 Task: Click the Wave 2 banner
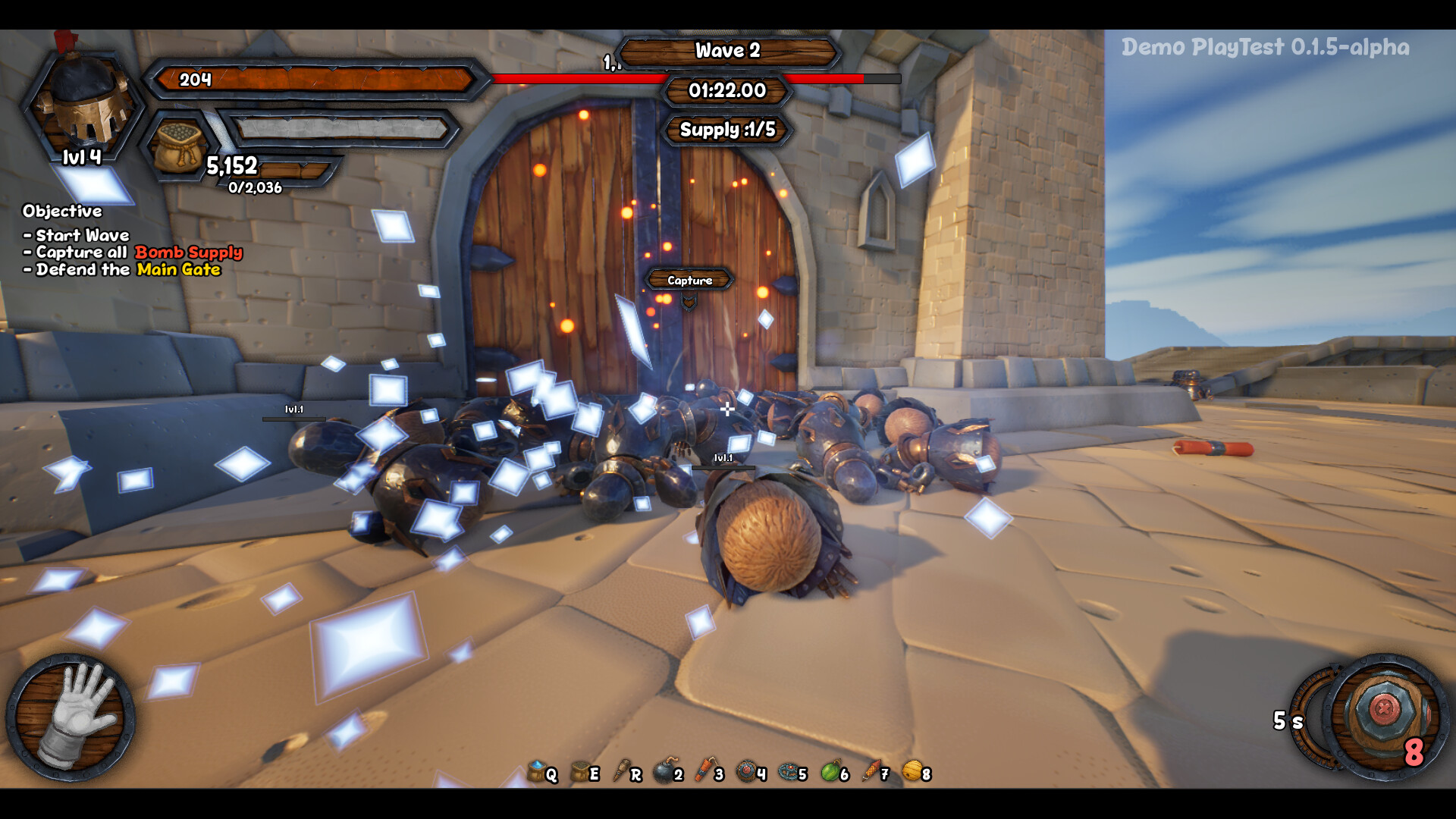tap(726, 51)
